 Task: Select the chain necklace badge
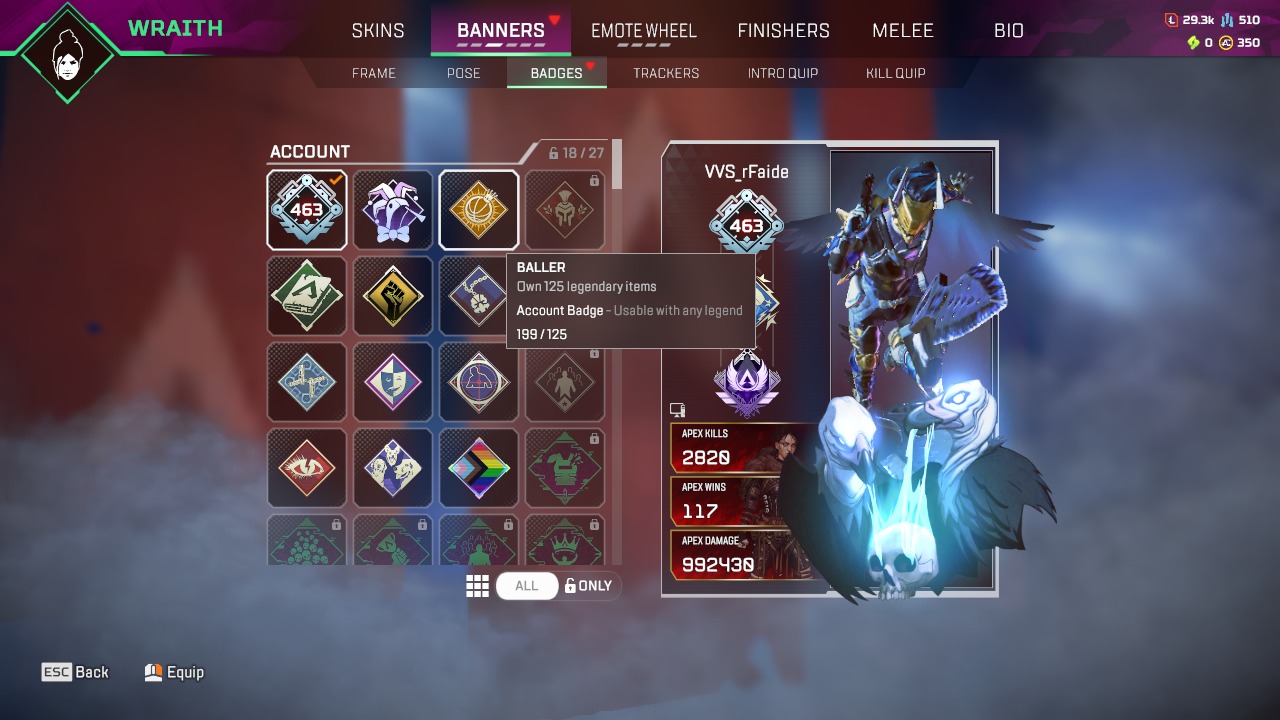[x=479, y=296]
